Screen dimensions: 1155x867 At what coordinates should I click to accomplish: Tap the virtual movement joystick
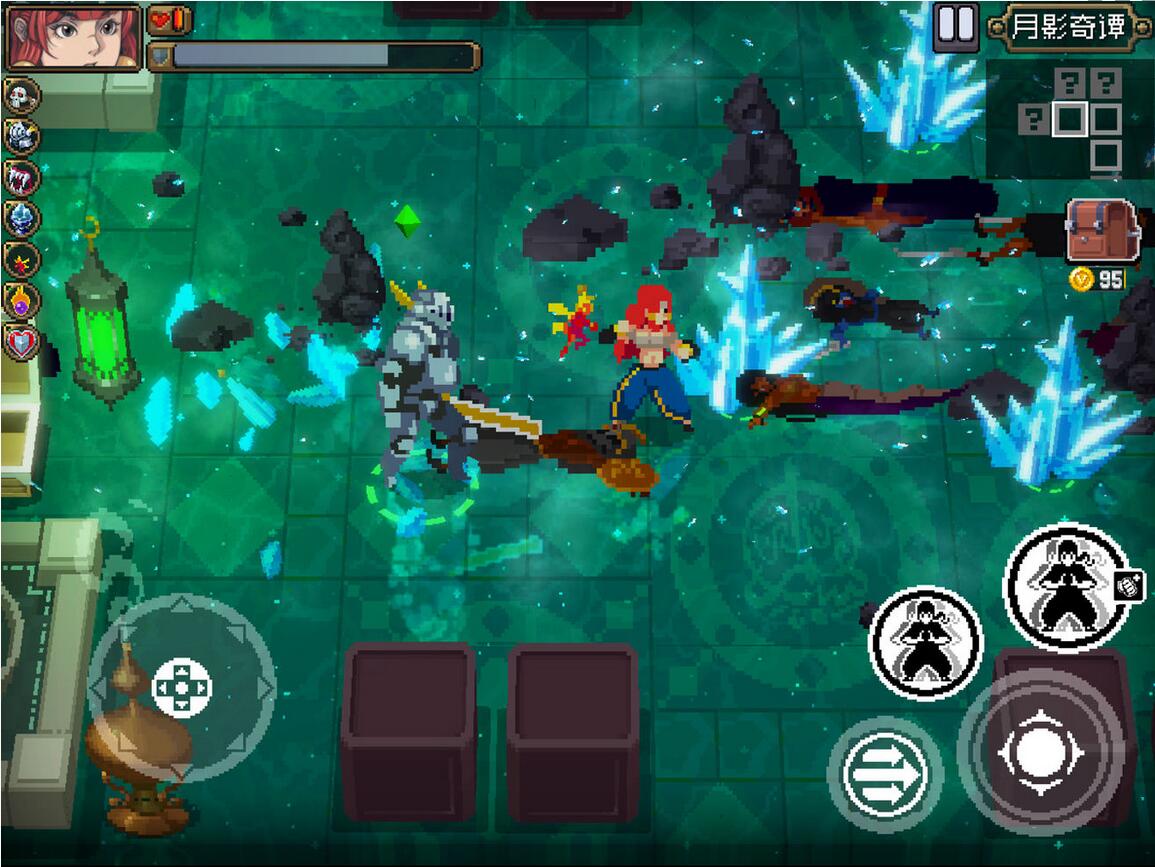182,687
